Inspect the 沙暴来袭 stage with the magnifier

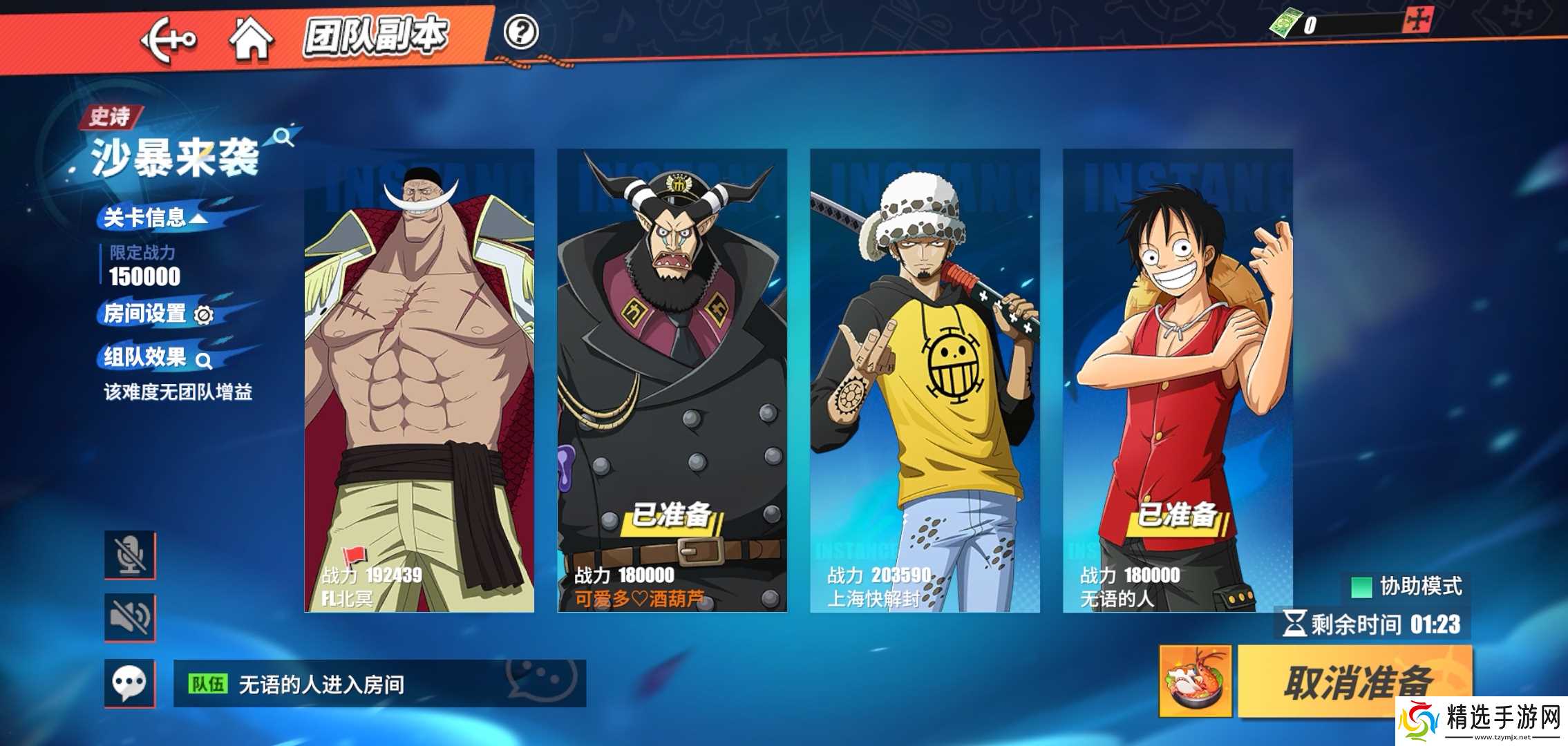283,137
